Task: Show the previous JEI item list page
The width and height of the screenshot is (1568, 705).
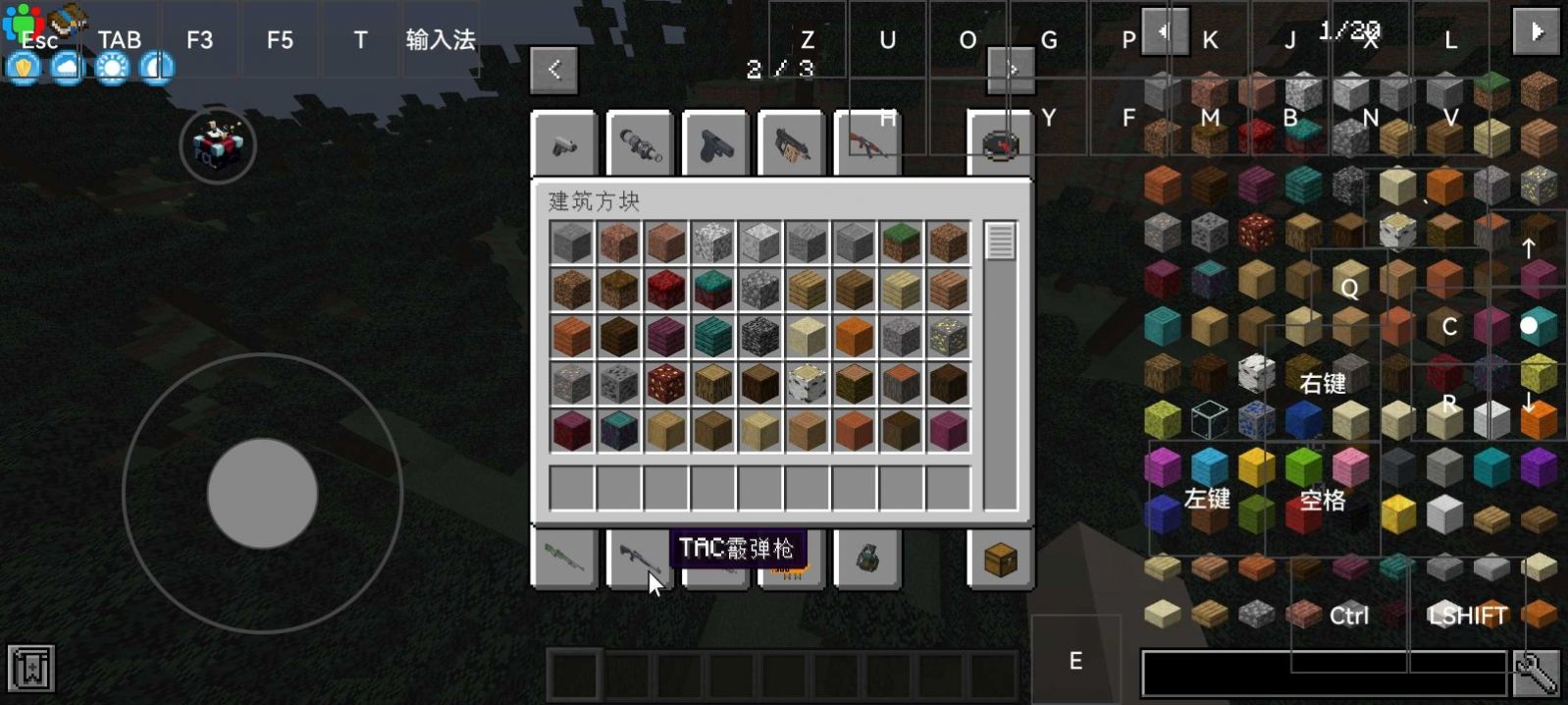Action: pos(1165,31)
